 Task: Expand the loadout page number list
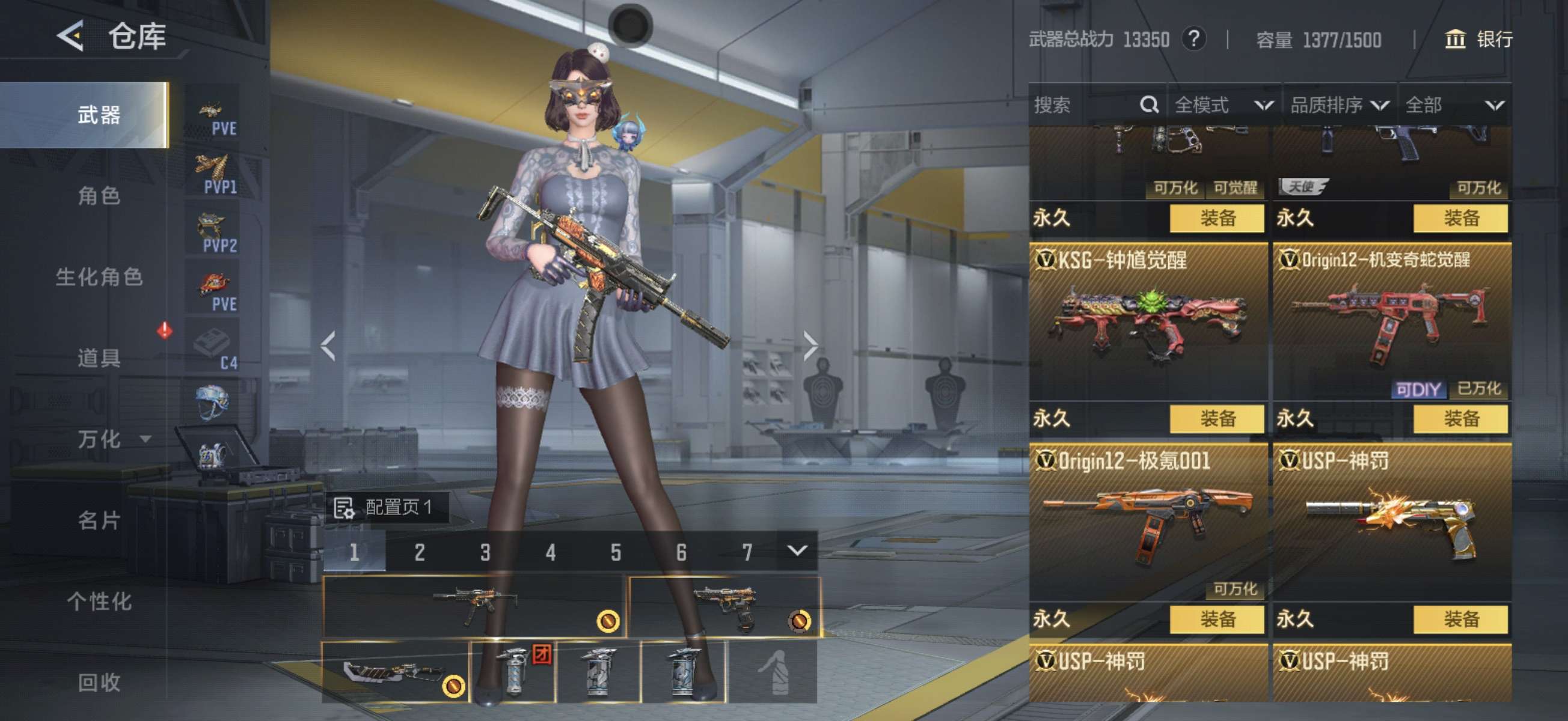tap(797, 551)
